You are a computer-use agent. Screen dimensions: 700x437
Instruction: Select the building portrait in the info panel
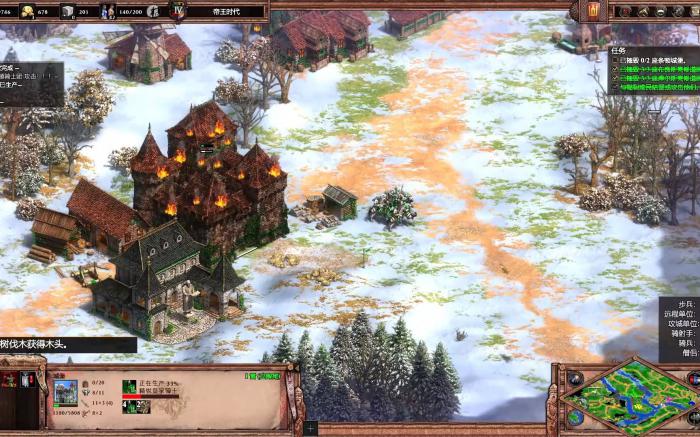click(x=65, y=392)
